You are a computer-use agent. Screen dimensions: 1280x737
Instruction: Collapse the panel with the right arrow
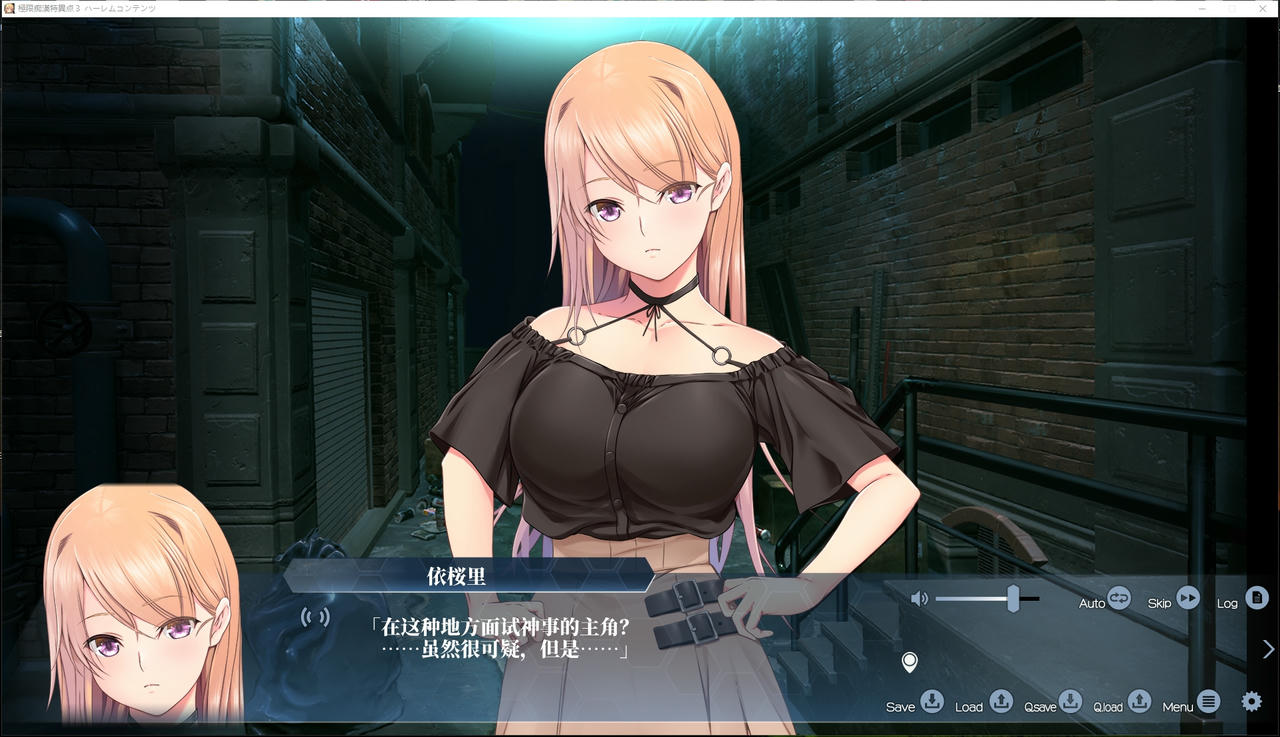pyautogui.click(x=1268, y=649)
